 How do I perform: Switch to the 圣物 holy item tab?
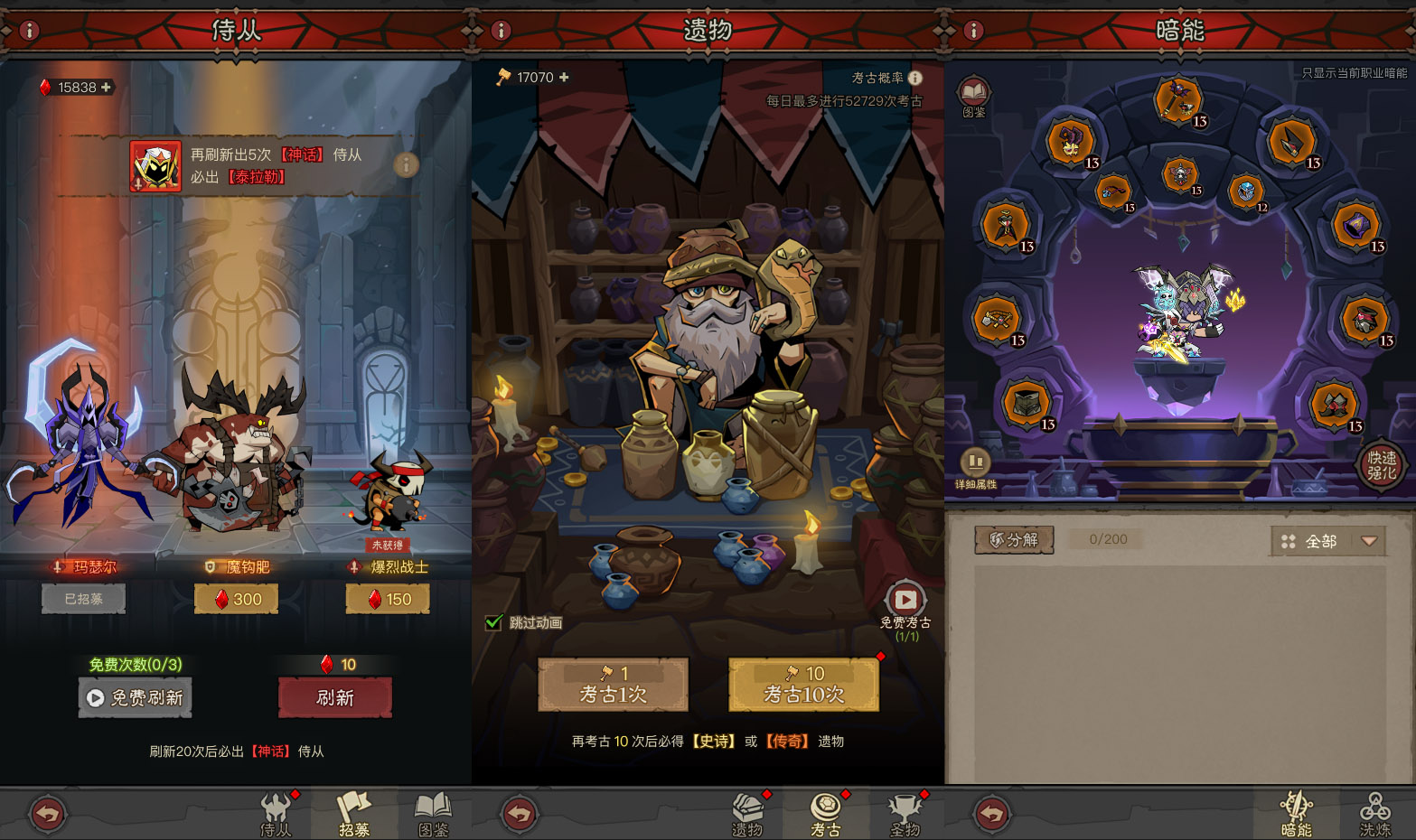[905, 814]
